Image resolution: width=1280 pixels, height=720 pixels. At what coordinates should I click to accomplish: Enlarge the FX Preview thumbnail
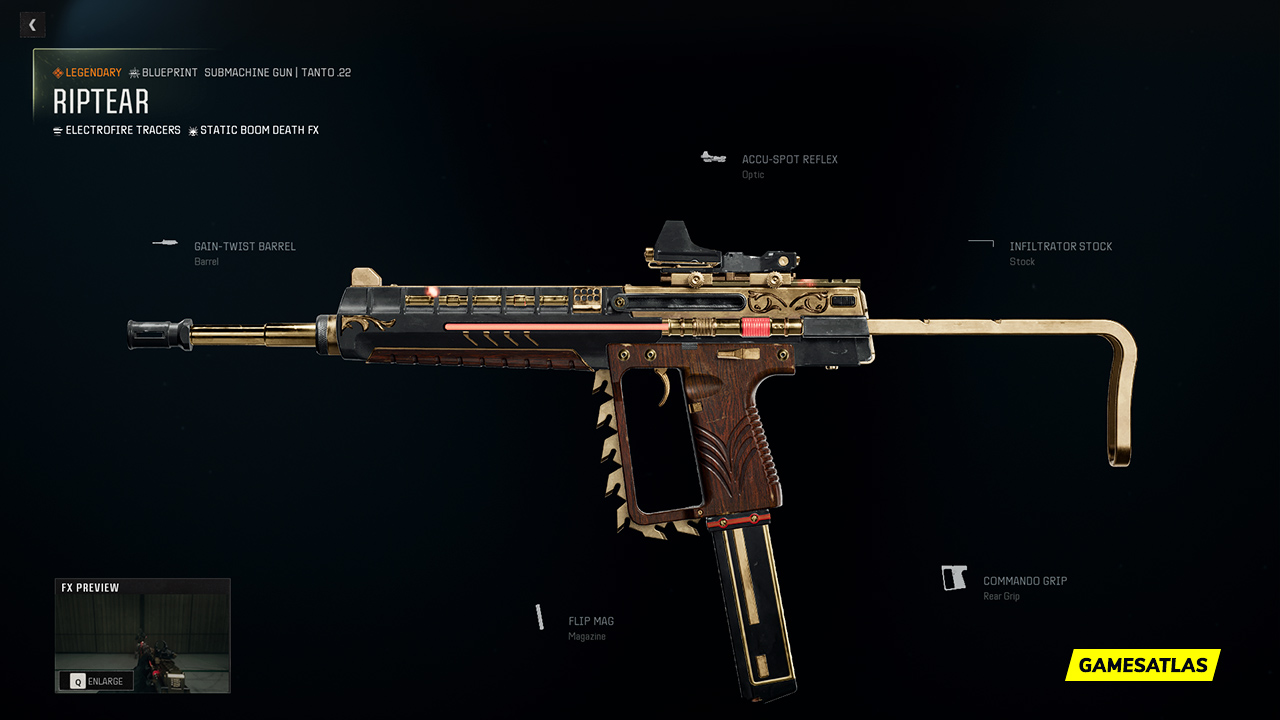click(97, 681)
